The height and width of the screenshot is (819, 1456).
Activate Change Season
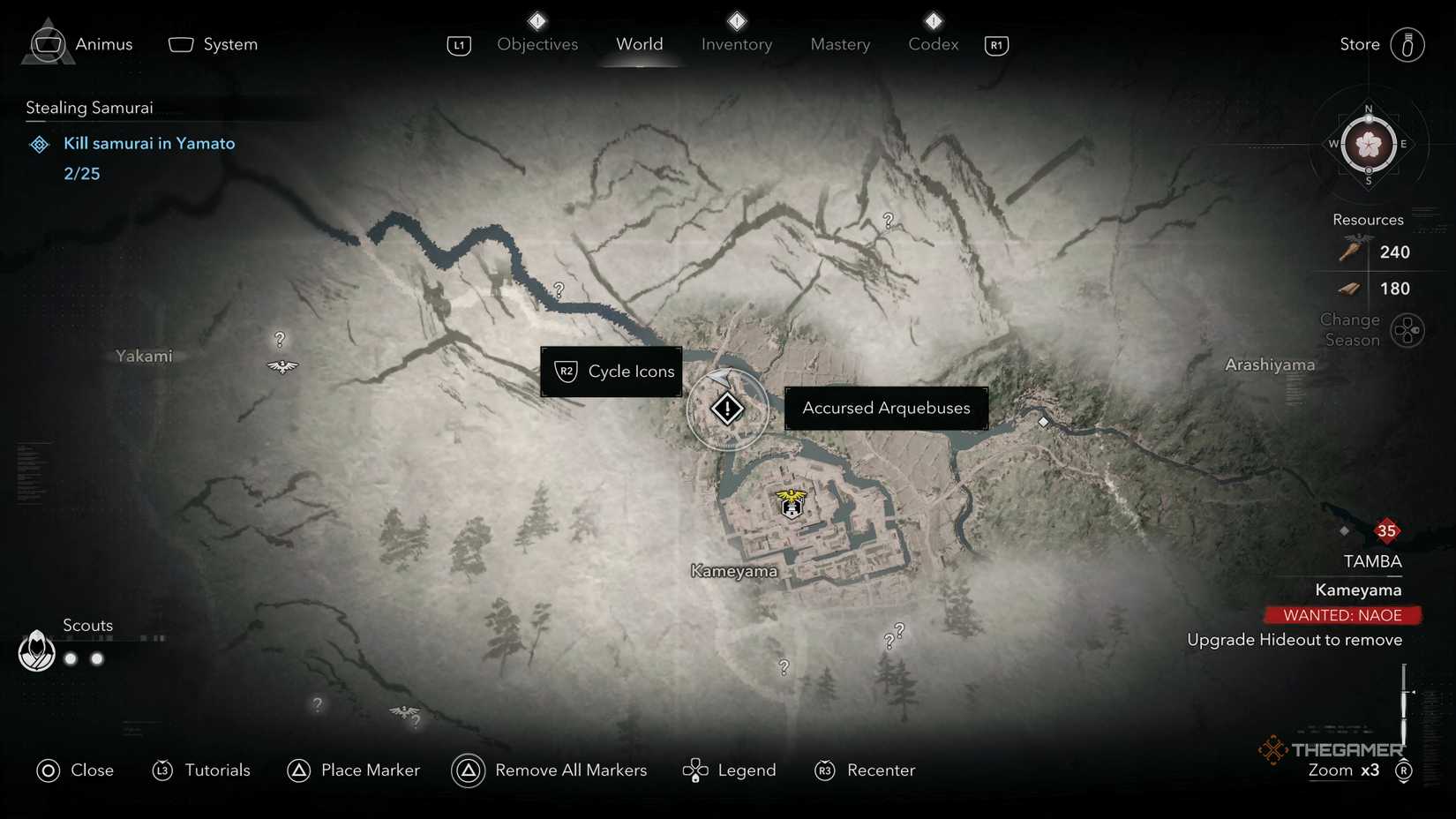coord(1408,329)
